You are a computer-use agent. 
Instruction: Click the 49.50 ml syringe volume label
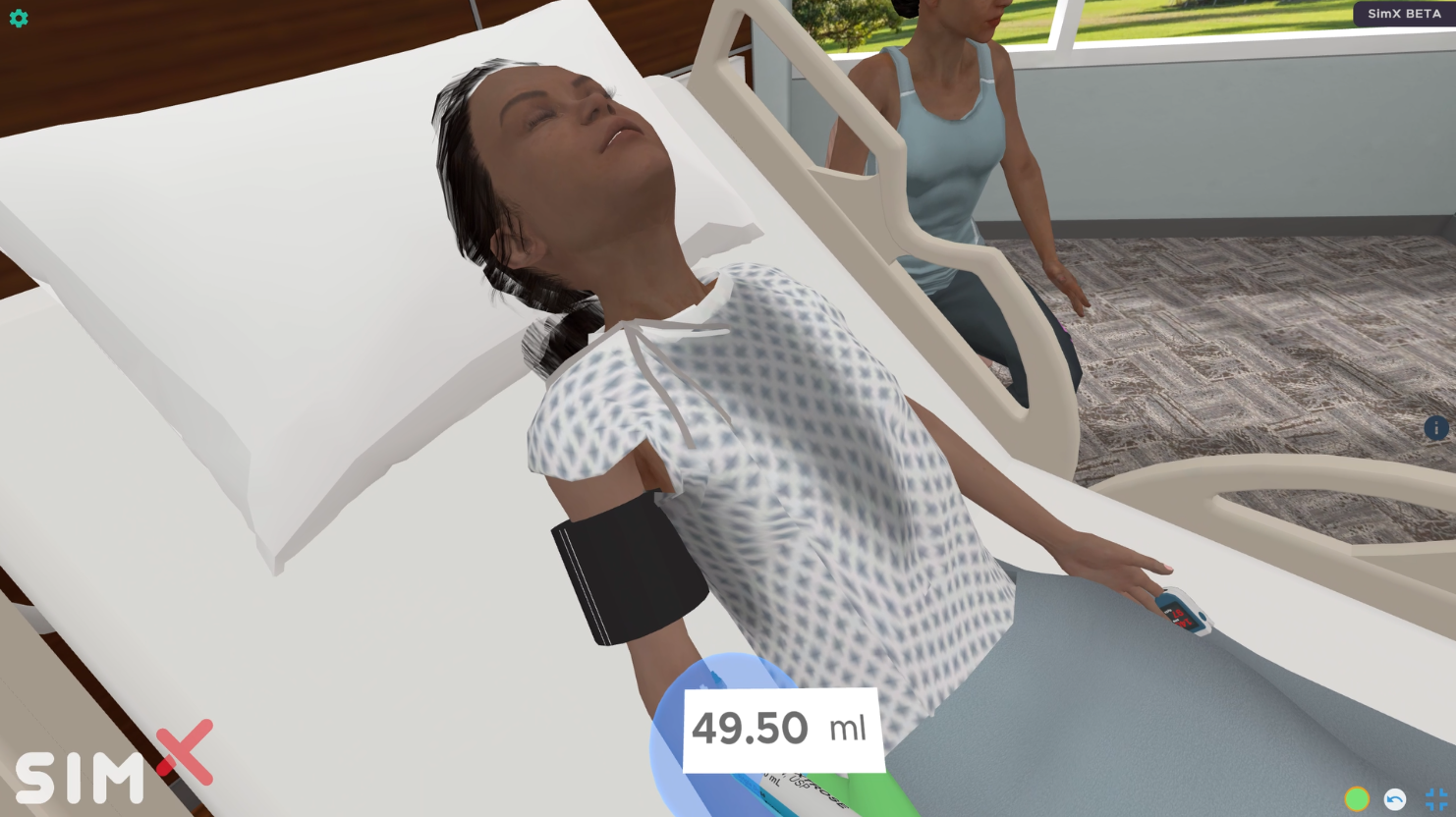(x=781, y=728)
